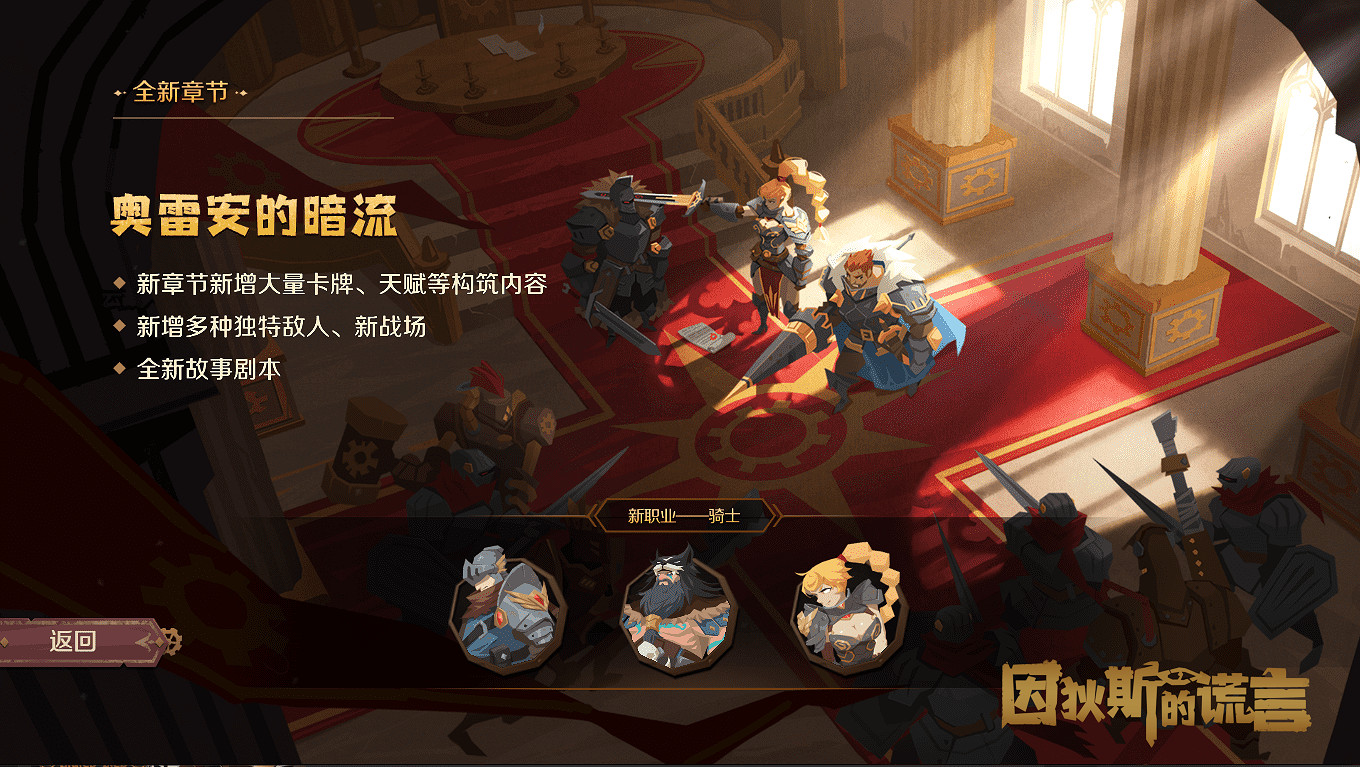Viewport: 1360px width, 767px height.
Task: Open the blonde female character portrait
Action: tap(849, 613)
